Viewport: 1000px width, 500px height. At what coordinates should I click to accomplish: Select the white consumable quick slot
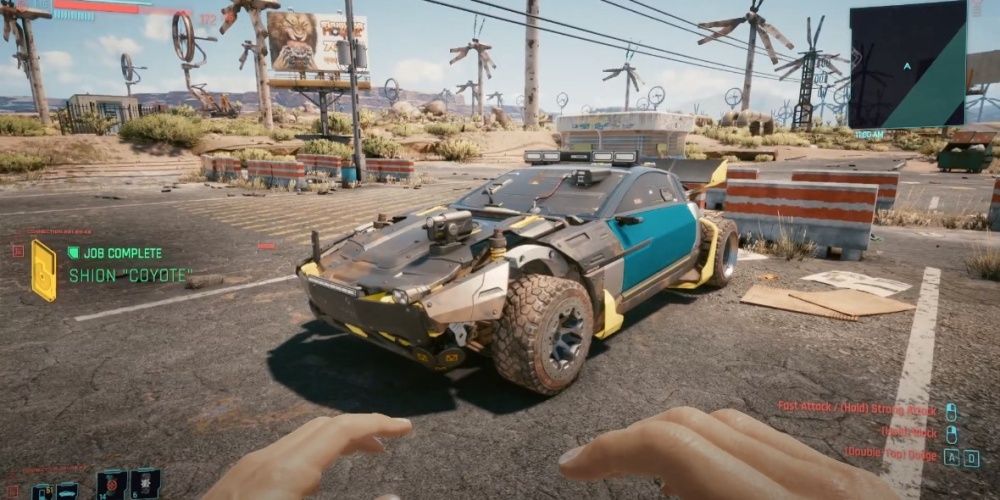tap(145, 484)
